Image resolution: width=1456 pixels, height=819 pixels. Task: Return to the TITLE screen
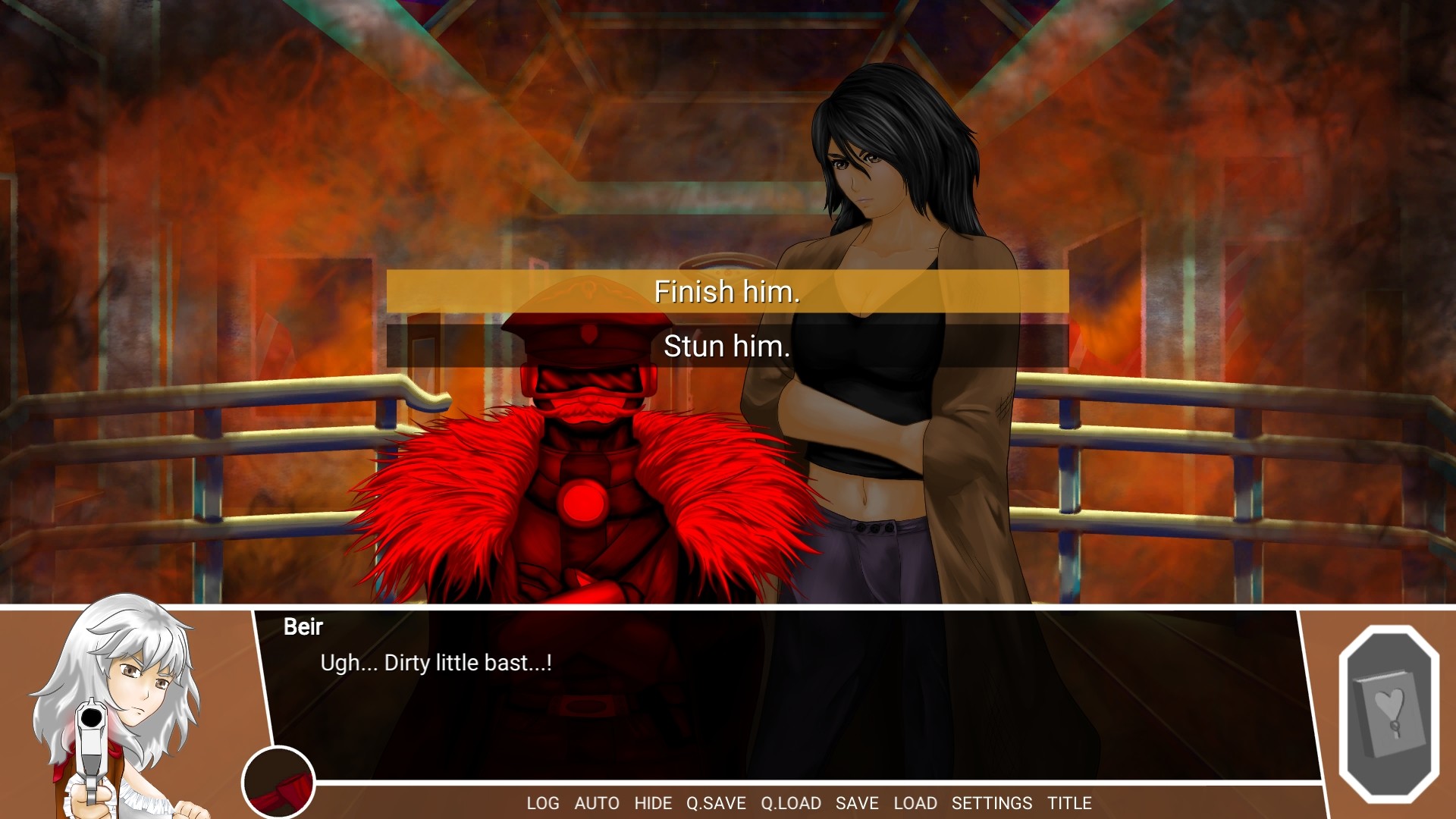[x=1069, y=803]
